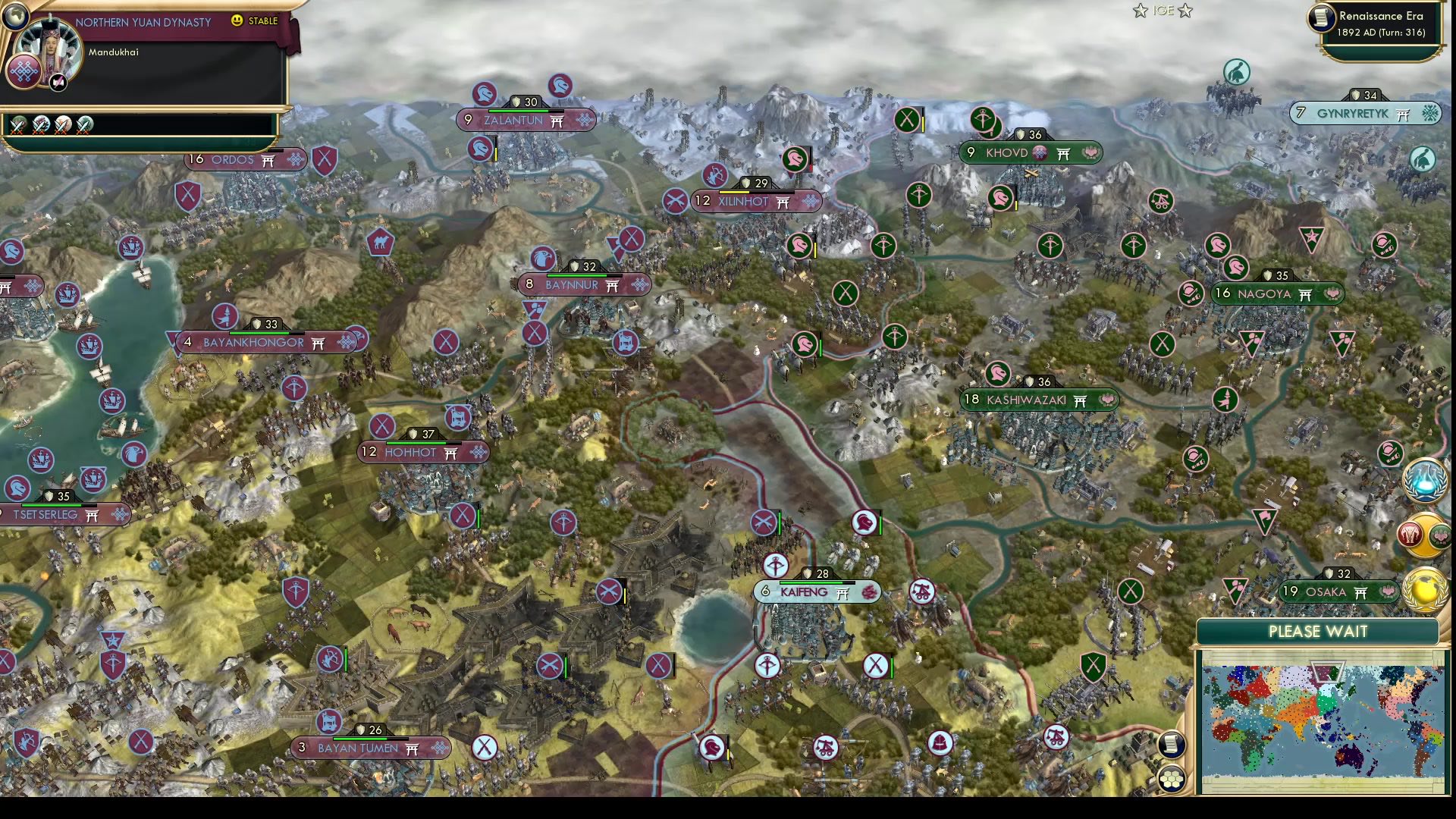Open the Hohhot city screen
This screenshot has width=1456, height=819.
[422, 452]
